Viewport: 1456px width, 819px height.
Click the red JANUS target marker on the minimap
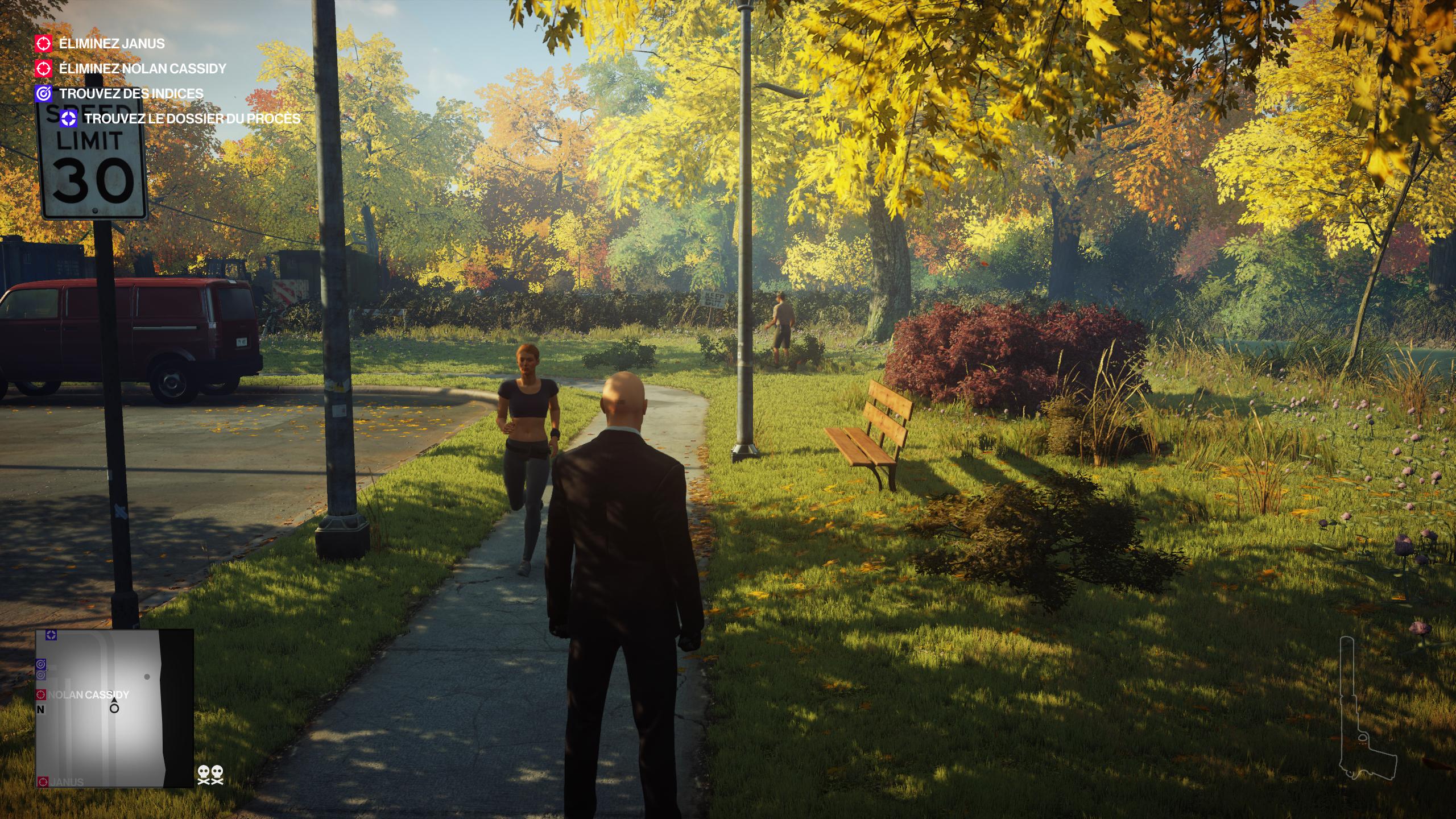pos(43,781)
